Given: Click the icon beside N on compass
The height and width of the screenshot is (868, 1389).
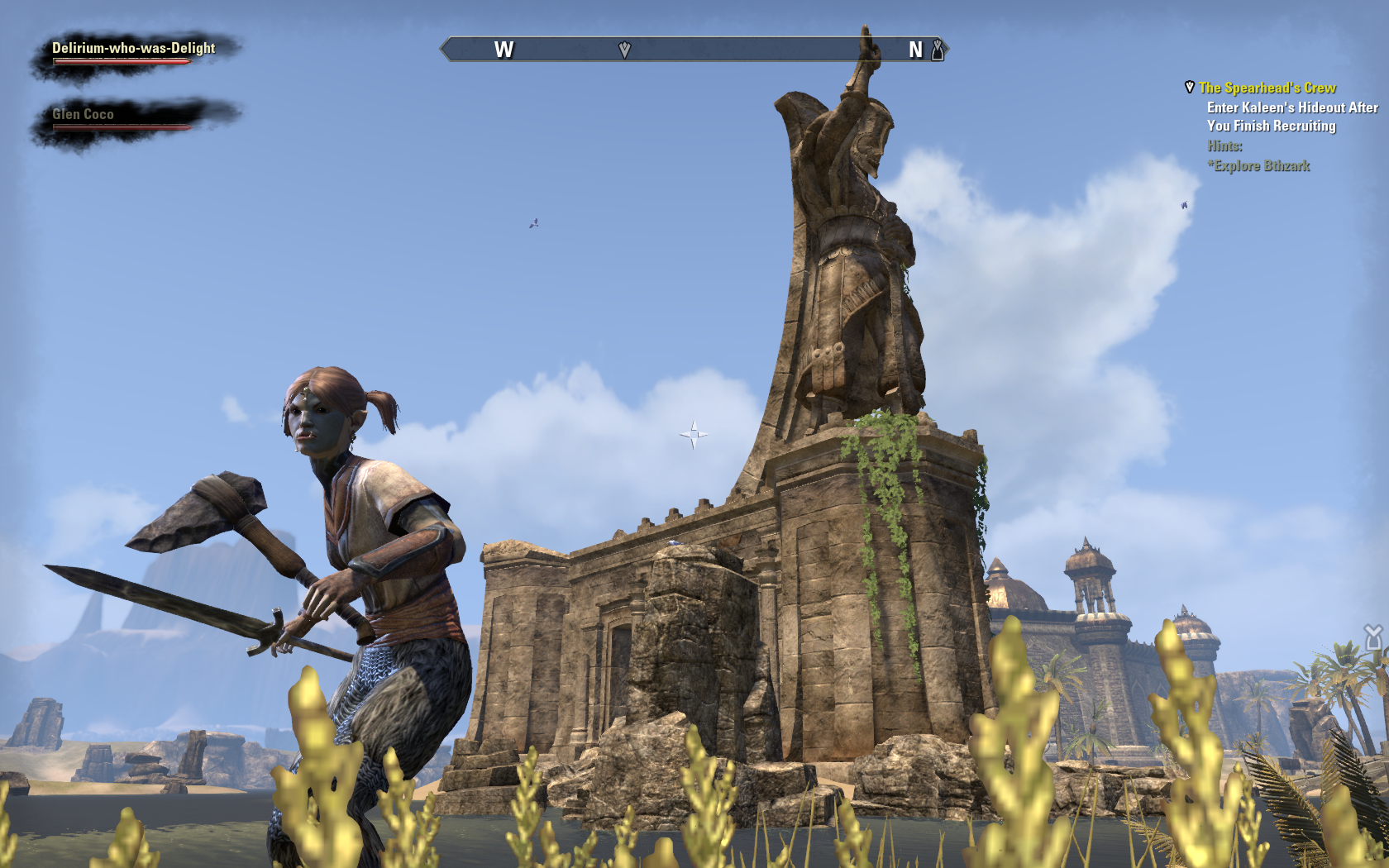Looking at the screenshot, I should (x=938, y=50).
